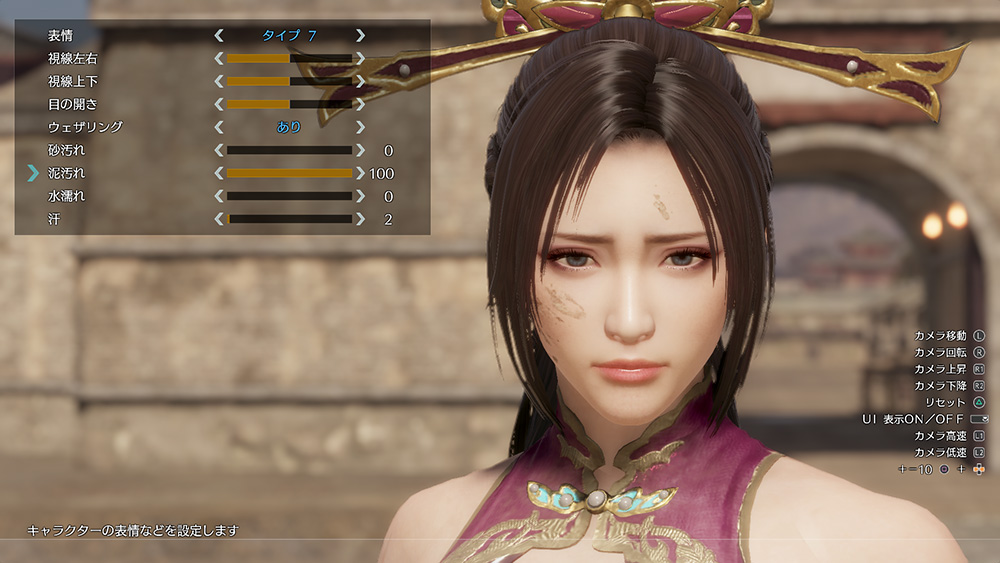
Task: Highlight the 汗 option label
Action: tap(54, 219)
